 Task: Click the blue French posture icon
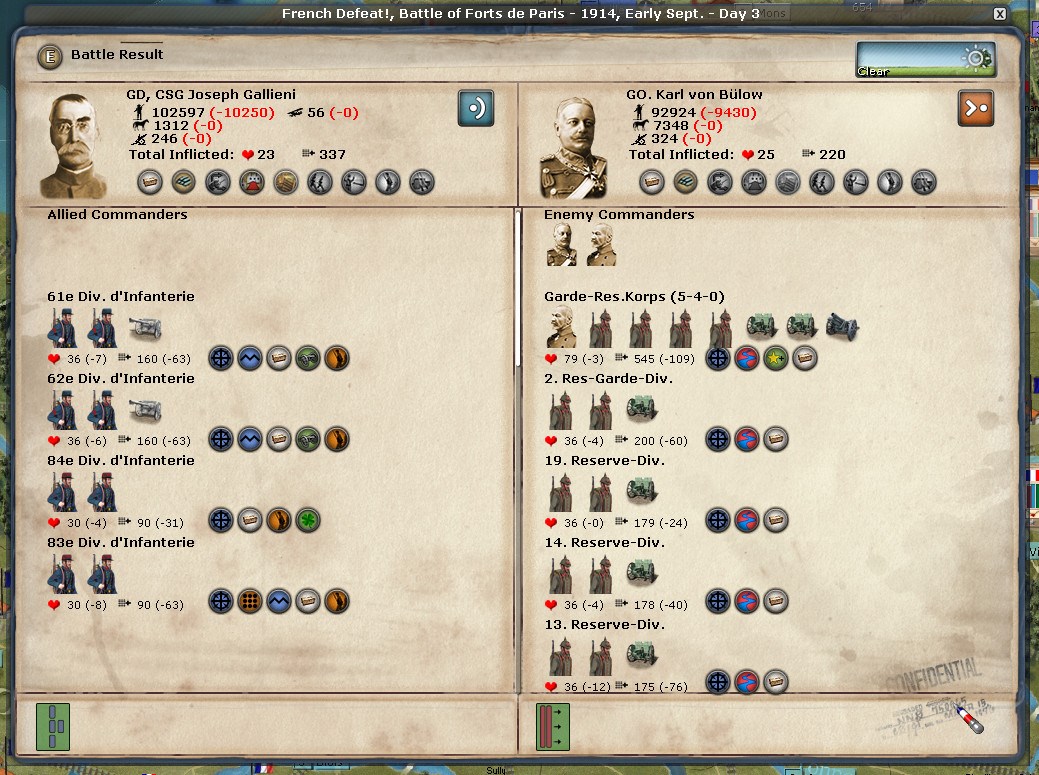click(476, 108)
